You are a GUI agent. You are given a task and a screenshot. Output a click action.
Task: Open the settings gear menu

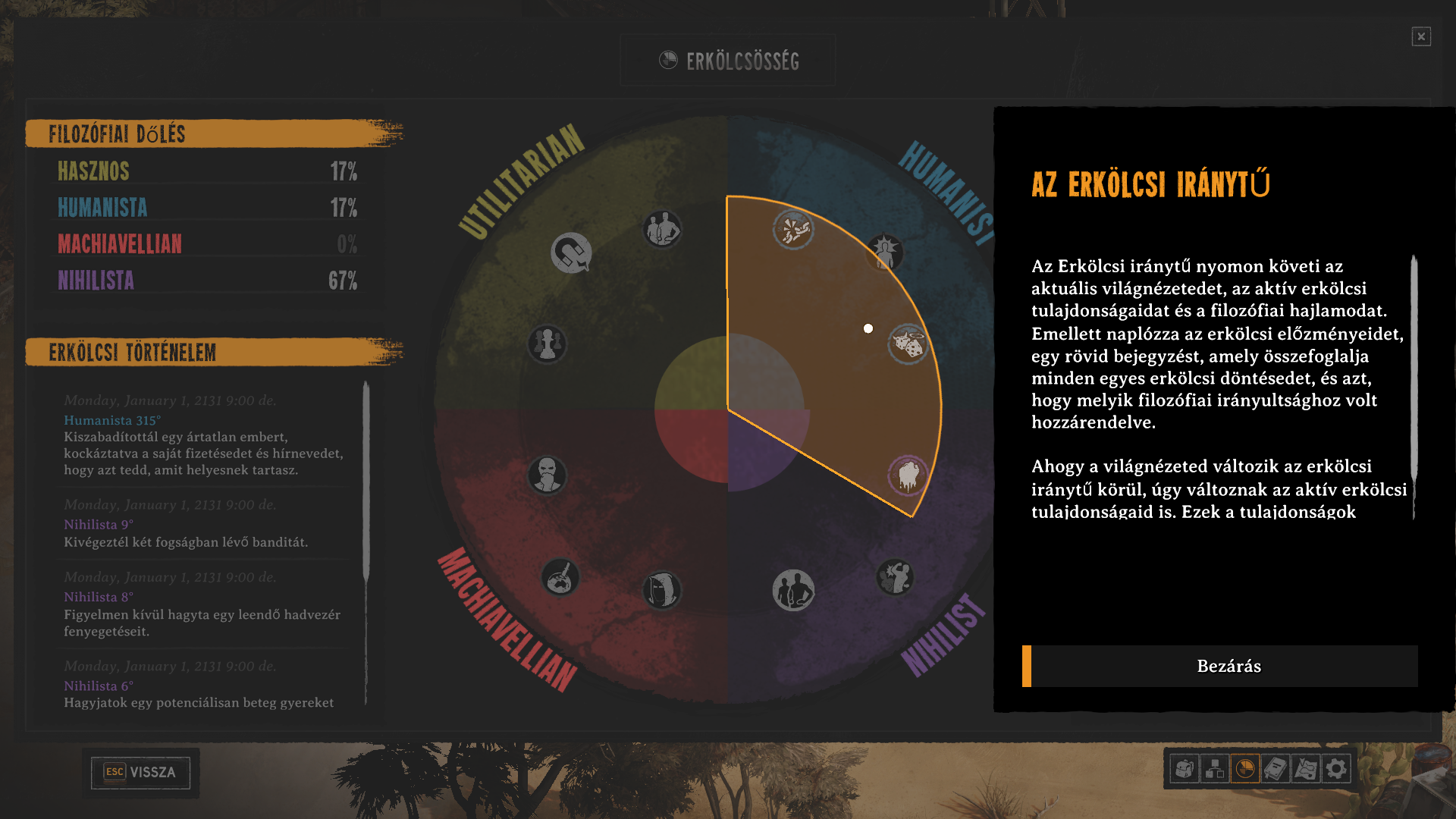coord(1336,769)
